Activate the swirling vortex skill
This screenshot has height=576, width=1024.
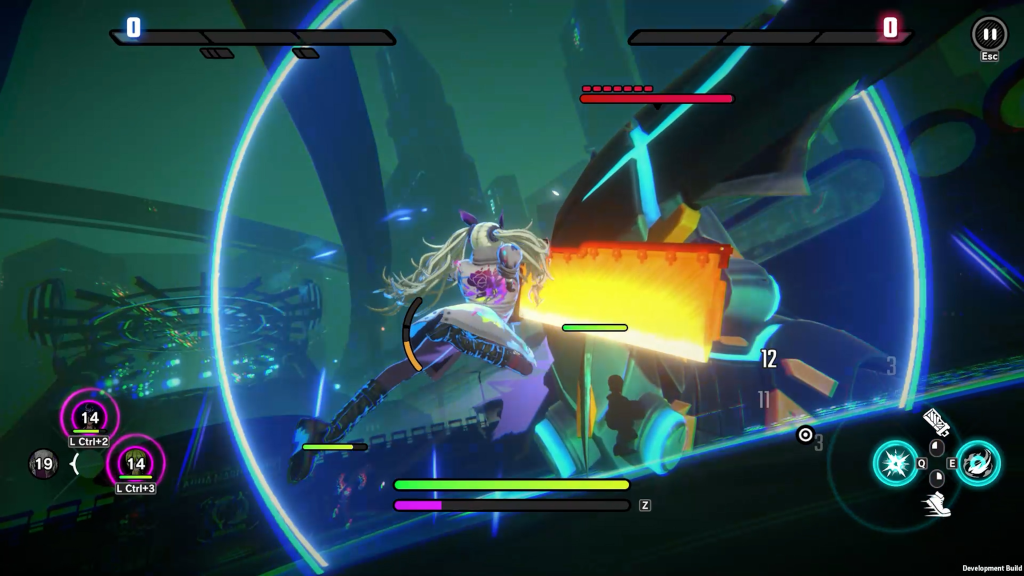pos(978,463)
